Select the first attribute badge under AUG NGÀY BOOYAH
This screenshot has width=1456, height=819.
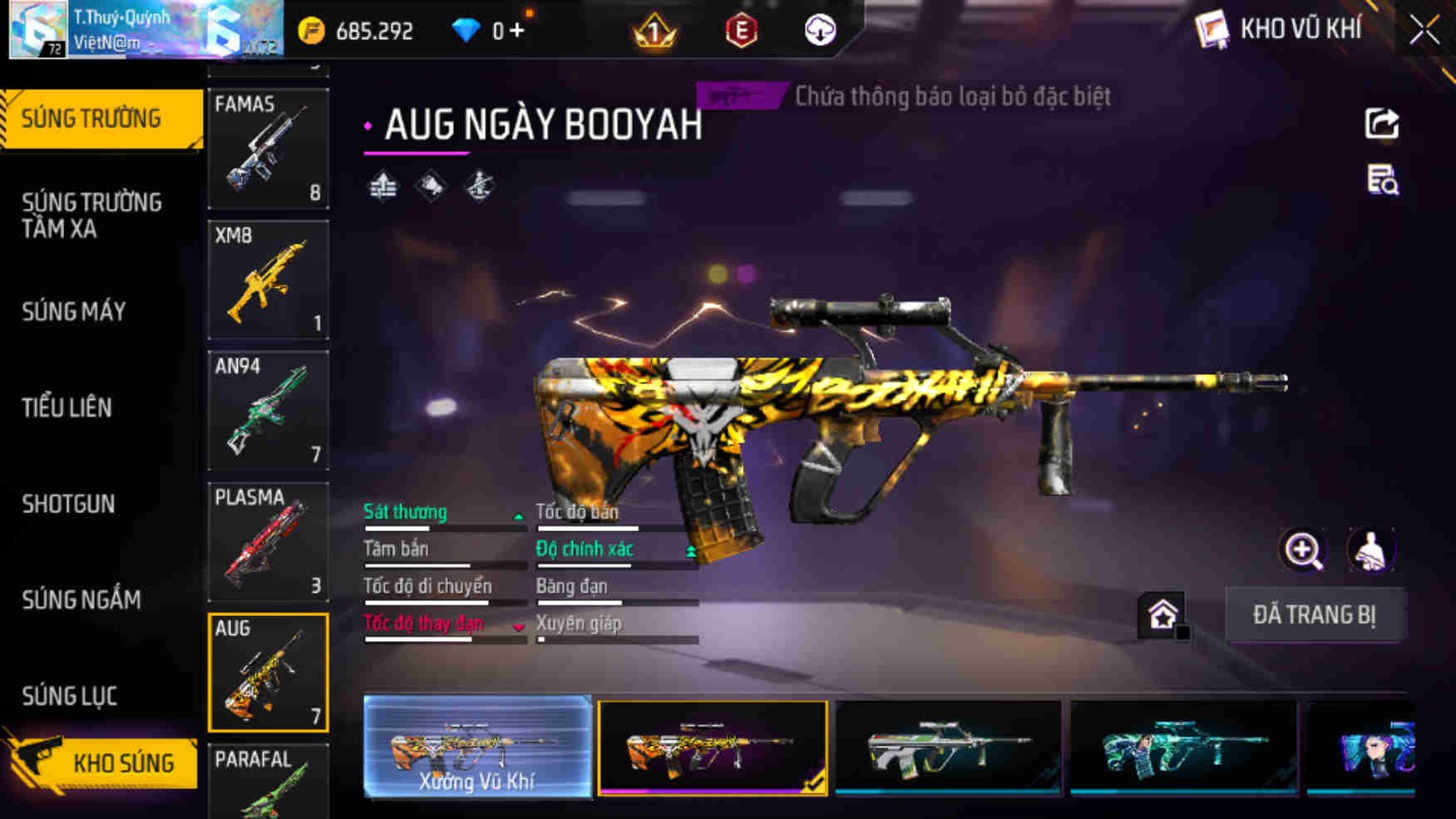click(383, 185)
